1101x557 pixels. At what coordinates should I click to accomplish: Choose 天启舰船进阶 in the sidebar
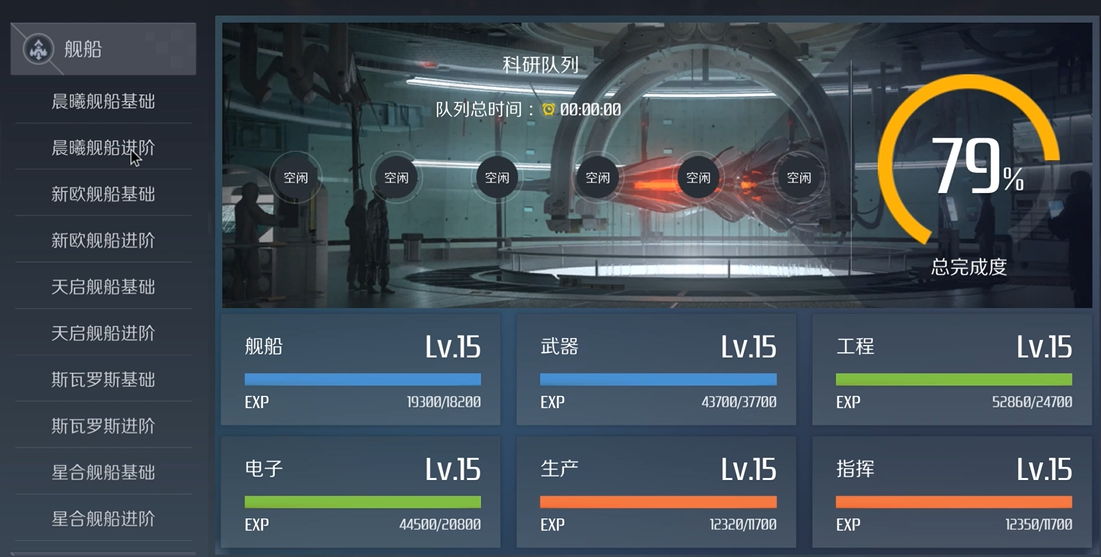tap(103, 333)
